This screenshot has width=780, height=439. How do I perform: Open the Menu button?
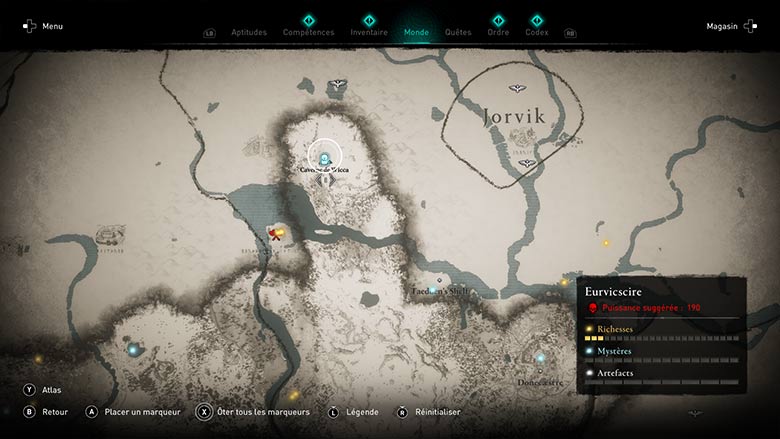coord(43,26)
